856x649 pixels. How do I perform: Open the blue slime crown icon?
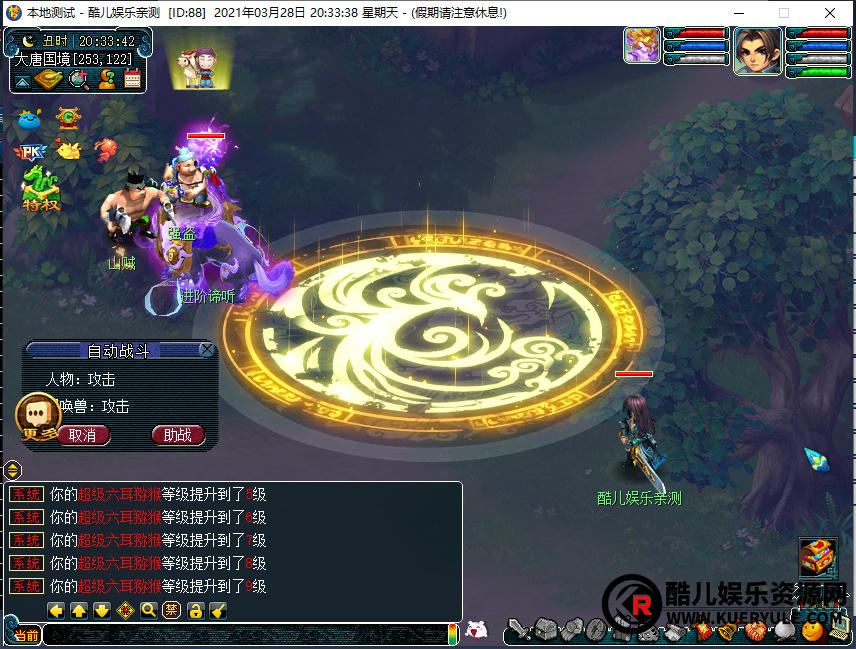point(29,120)
